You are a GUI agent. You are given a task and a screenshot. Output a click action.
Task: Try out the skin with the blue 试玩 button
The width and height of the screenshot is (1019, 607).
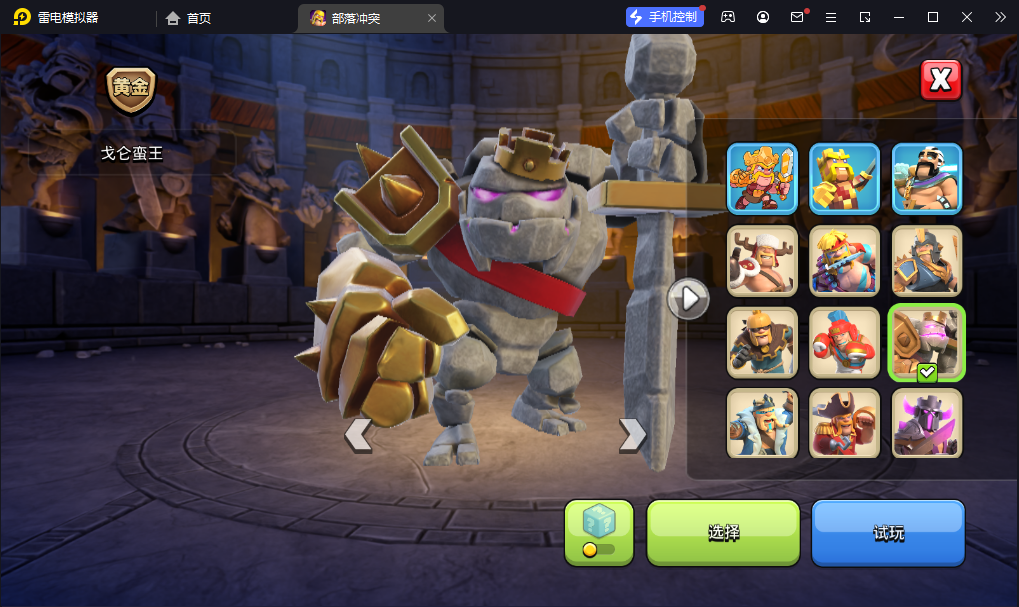click(x=888, y=532)
